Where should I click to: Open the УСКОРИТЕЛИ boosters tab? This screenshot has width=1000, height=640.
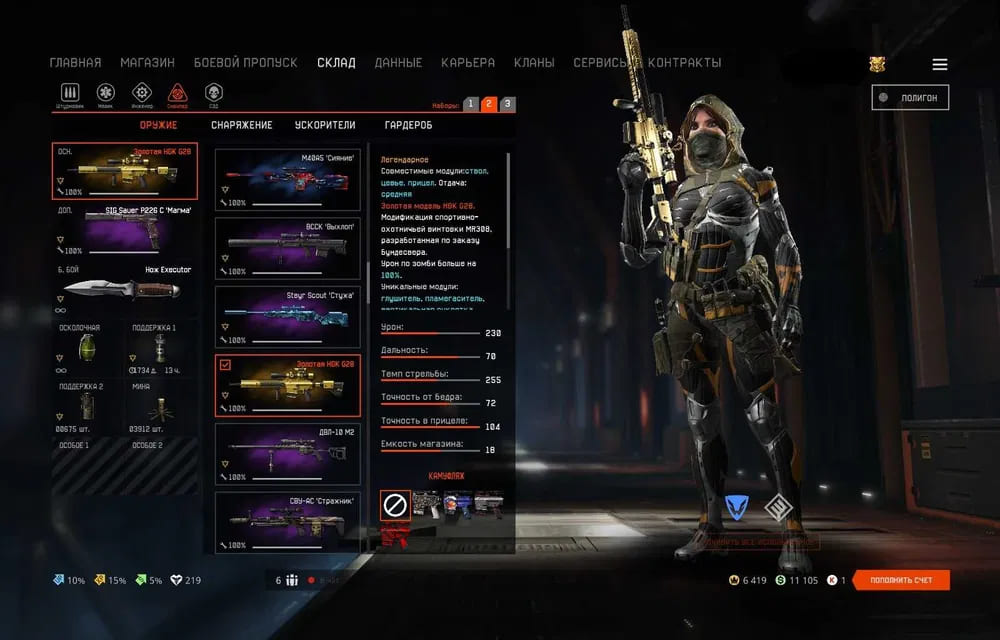tap(325, 125)
